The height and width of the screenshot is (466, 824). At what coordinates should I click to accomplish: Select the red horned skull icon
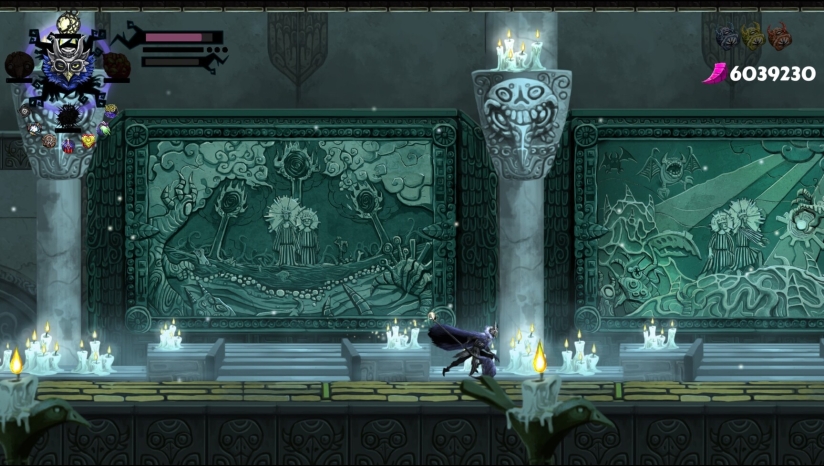click(x=779, y=36)
